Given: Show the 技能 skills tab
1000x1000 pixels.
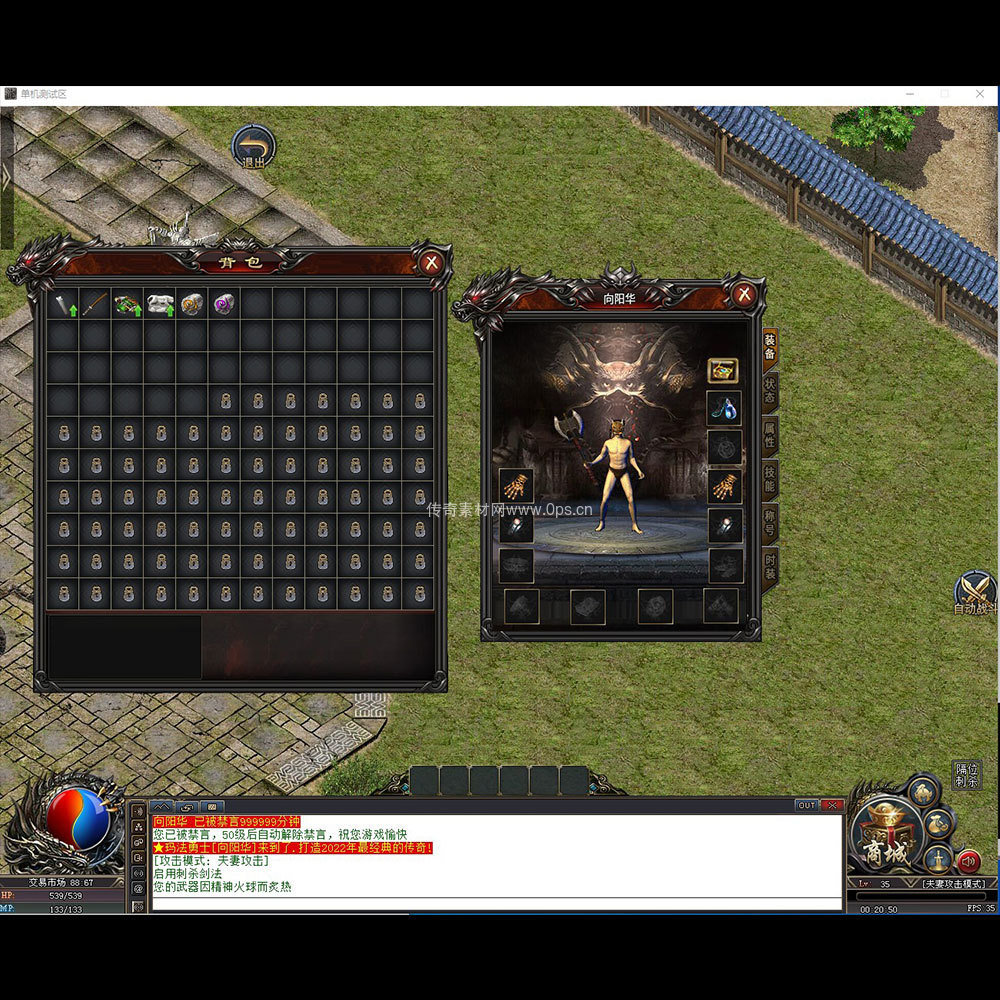Looking at the screenshot, I should [770, 479].
